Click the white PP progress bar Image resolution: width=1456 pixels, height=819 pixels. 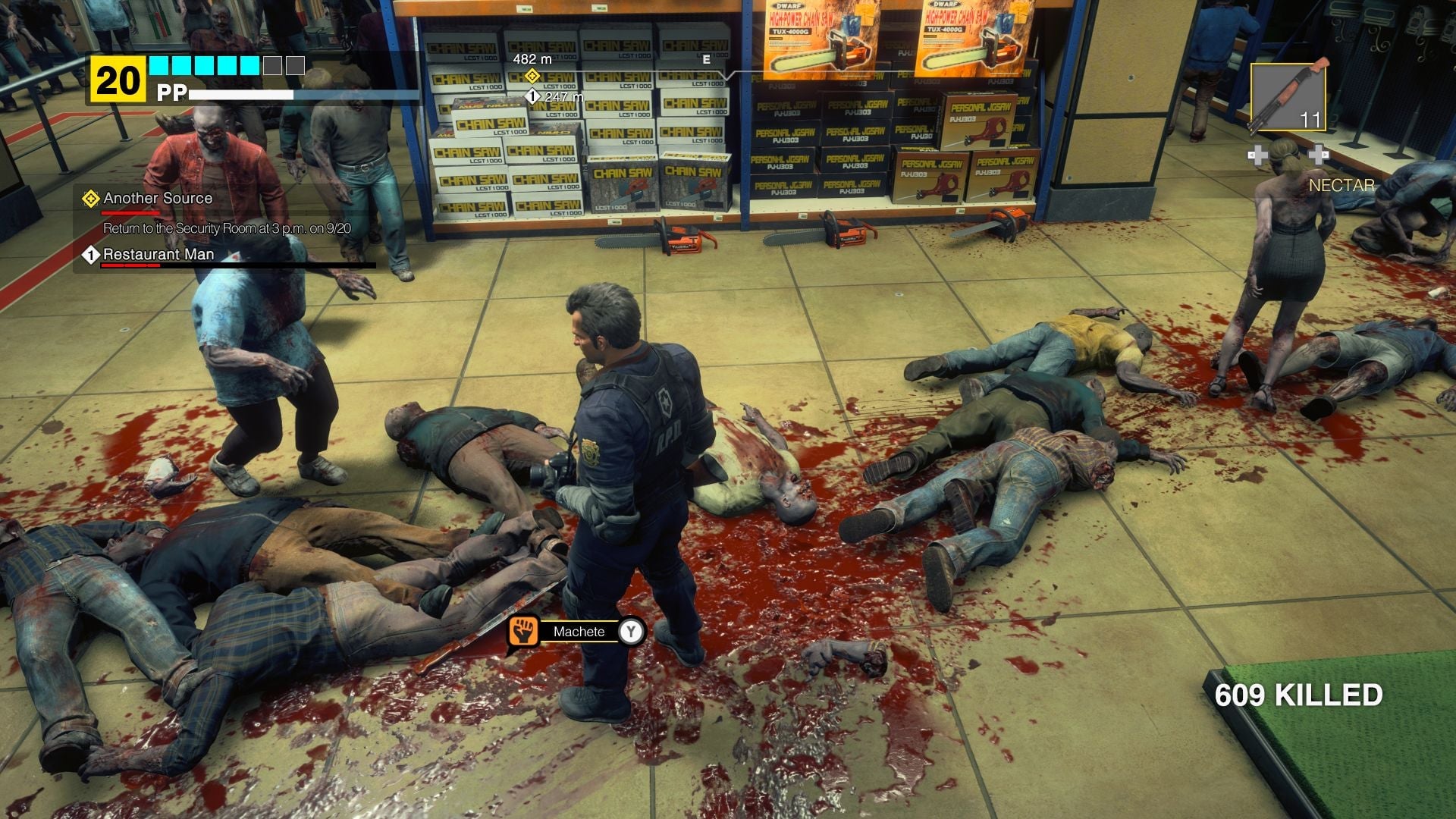coord(243,95)
